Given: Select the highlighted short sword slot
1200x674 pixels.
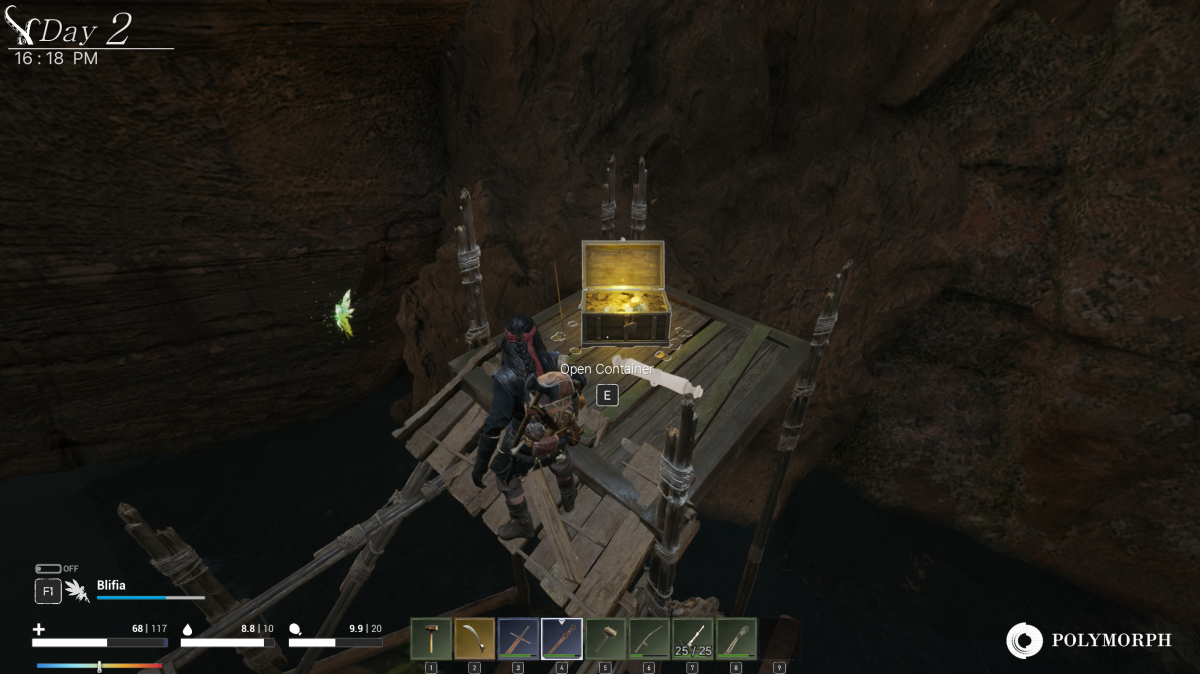Looking at the screenshot, I should (561, 639).
